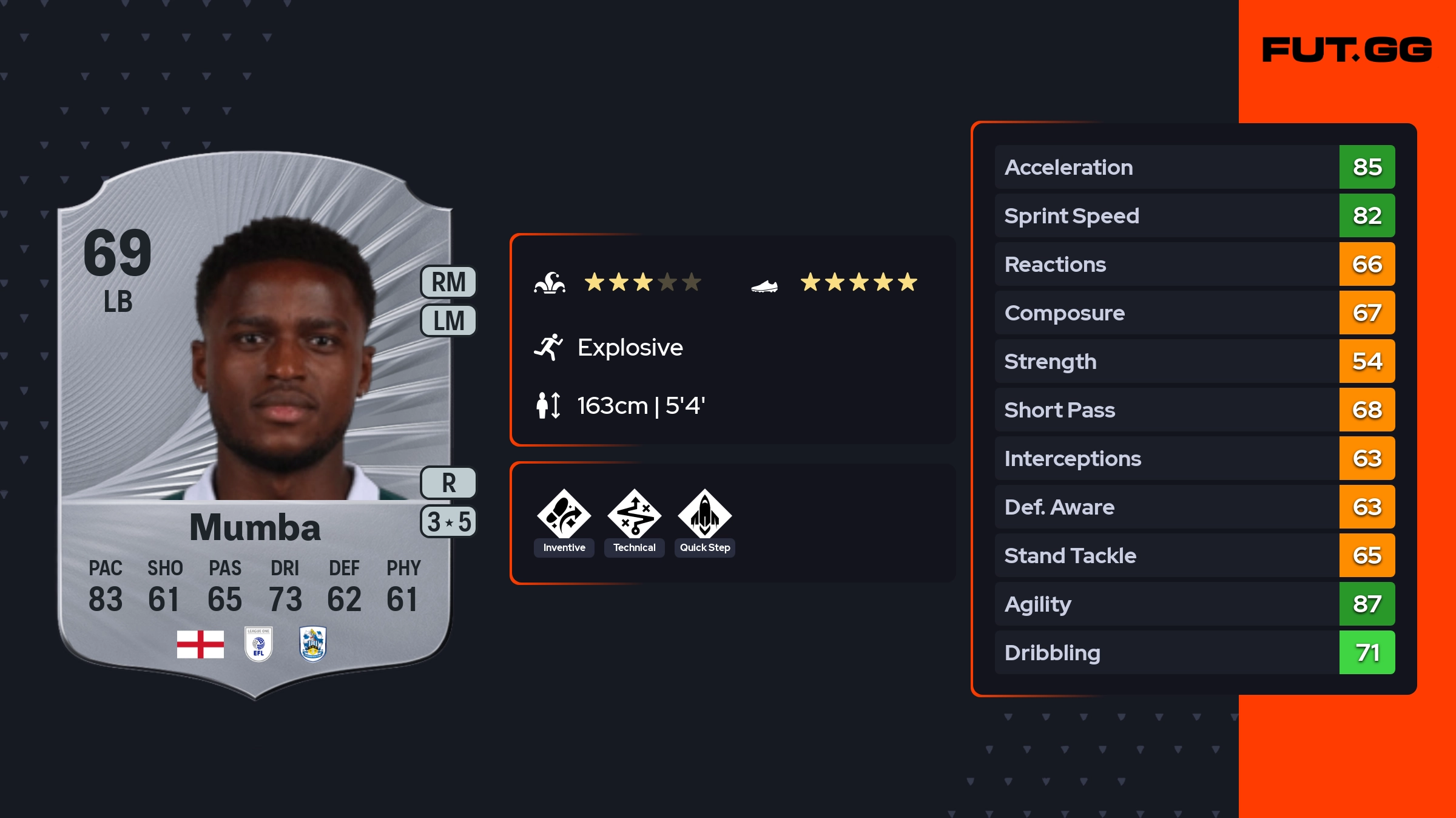Select the LM alternate position badge
The width and height of the screenshot is (1456, 818).
[x=448, y=320]
